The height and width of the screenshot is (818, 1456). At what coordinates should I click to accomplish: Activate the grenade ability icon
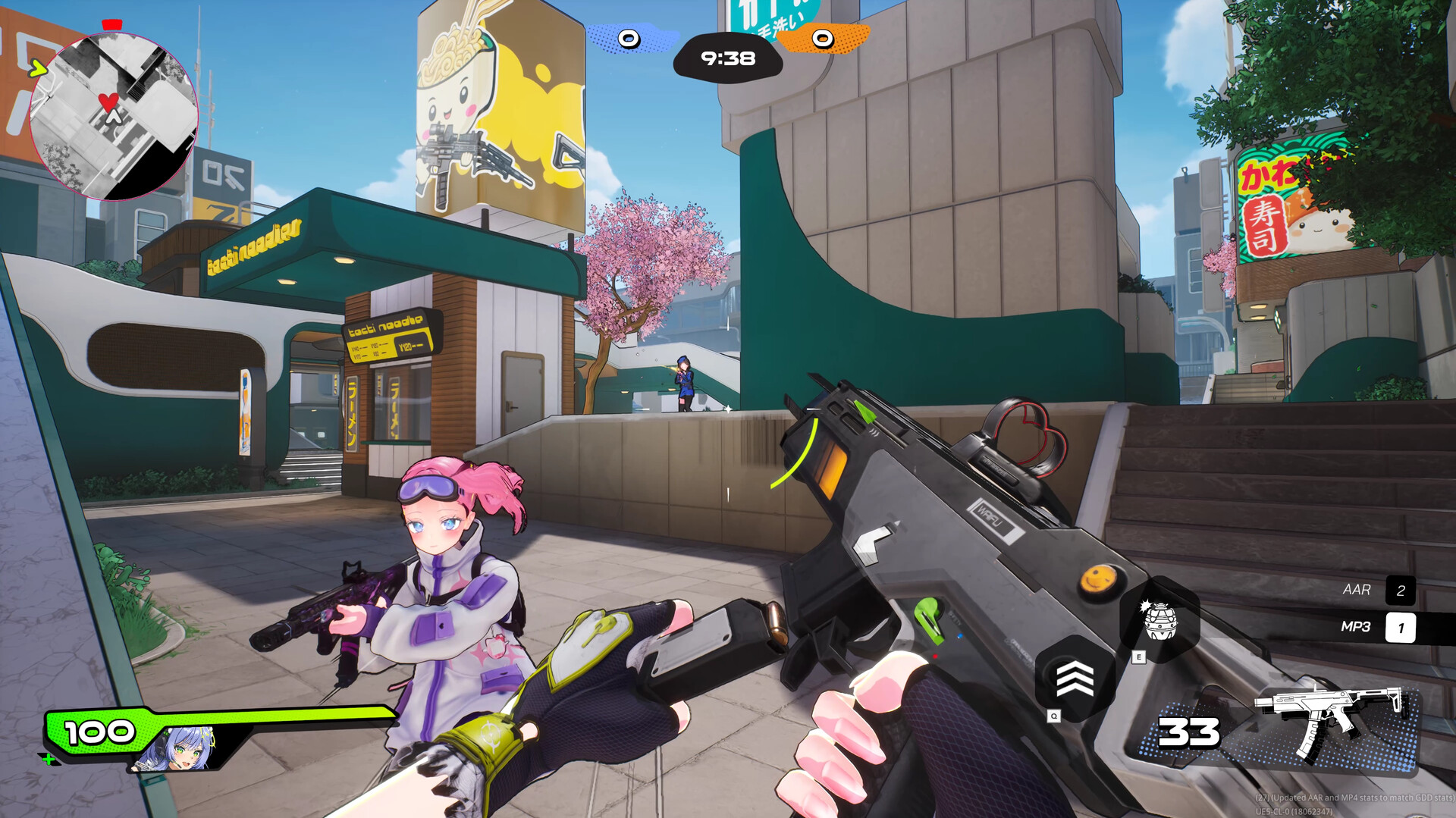coord(1159,620)
